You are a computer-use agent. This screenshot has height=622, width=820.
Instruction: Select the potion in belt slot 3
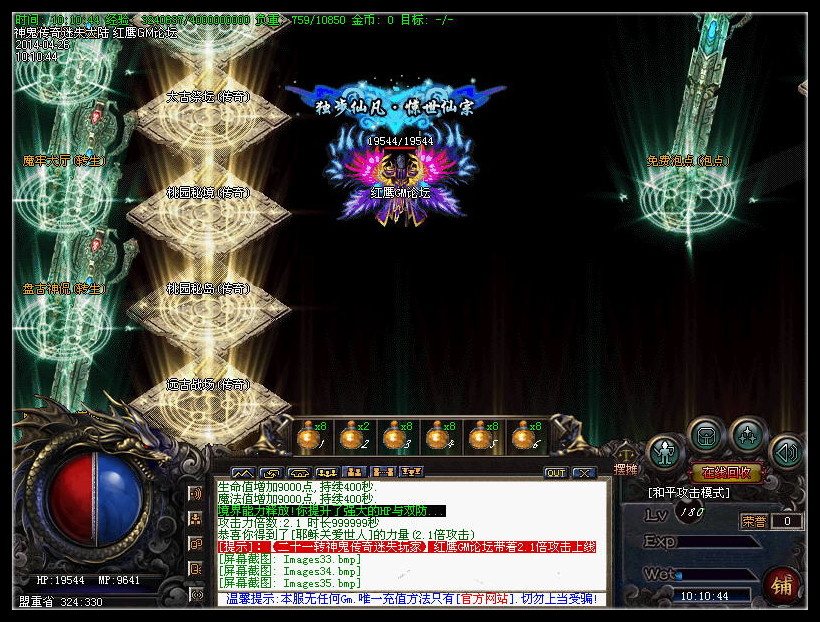click(393, 436)
